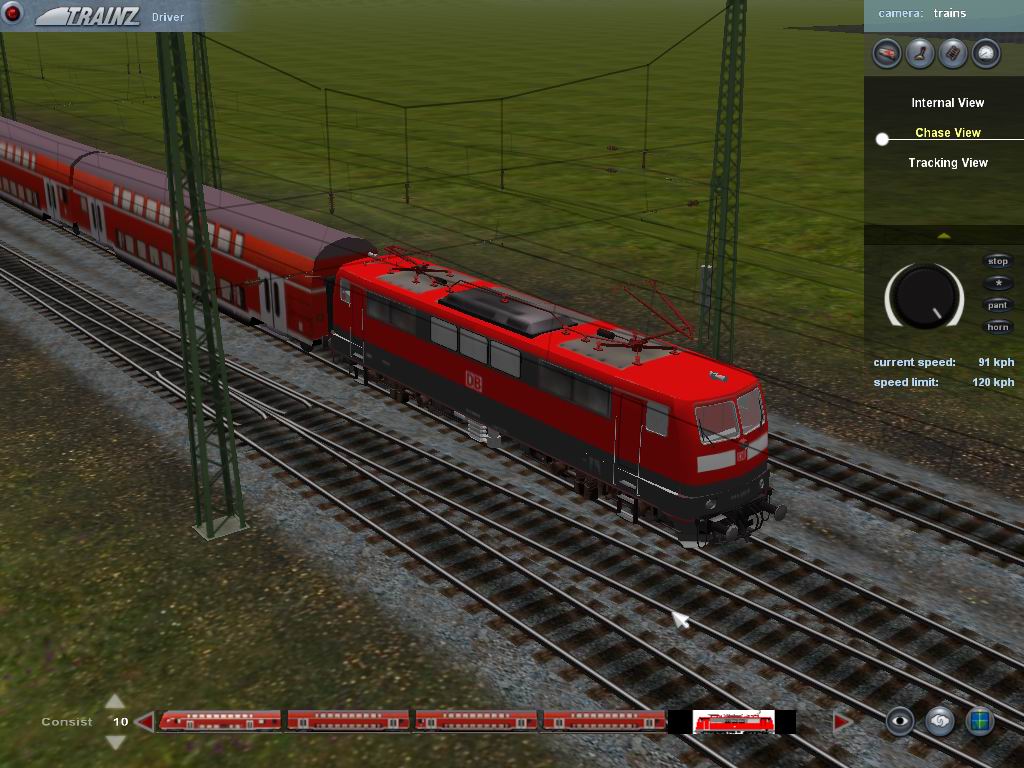Toggle the pantograph with the pant button
The image size is (1024, 768).
tap(998, 306)
